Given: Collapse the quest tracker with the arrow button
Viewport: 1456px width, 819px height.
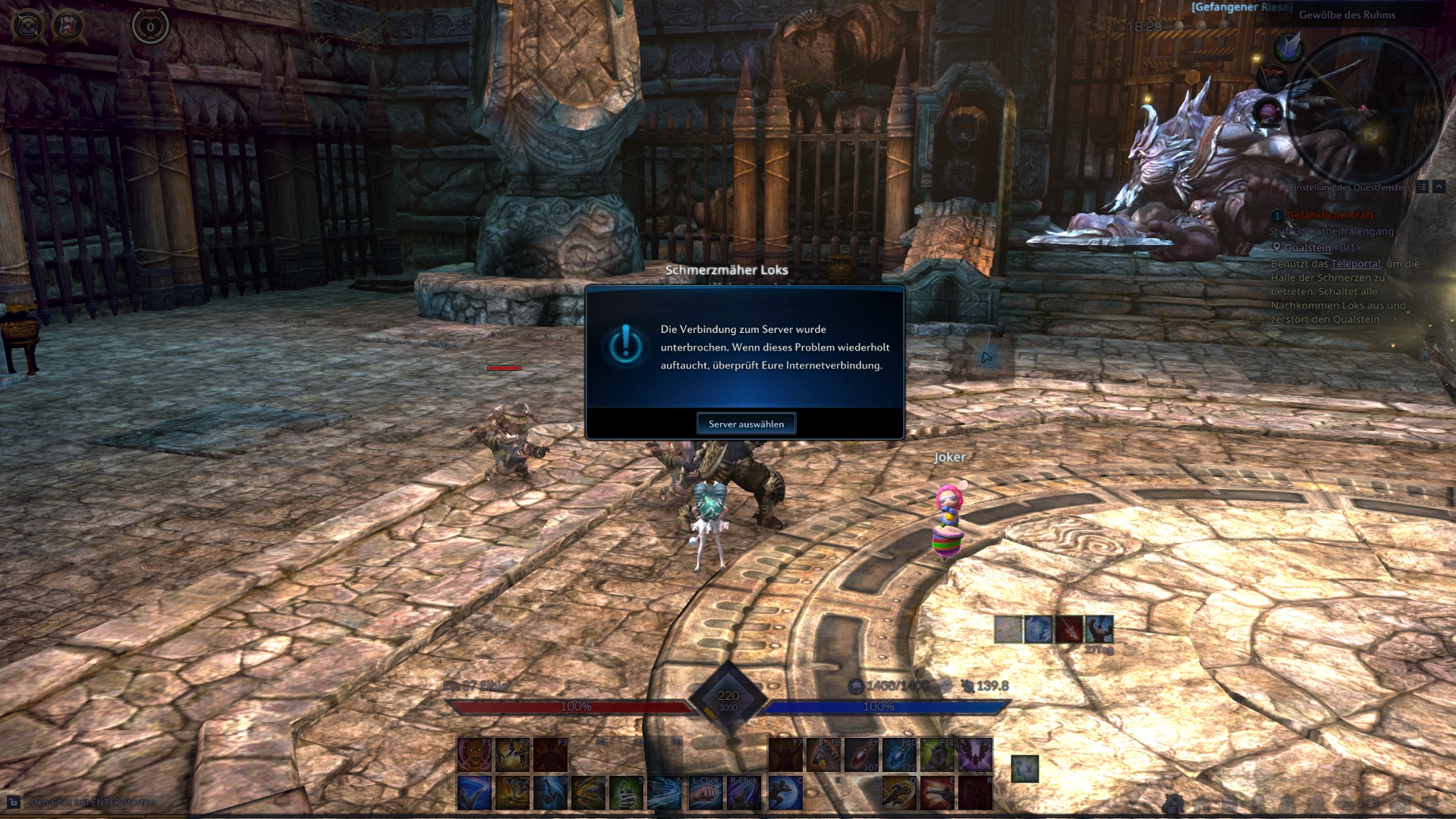Looking at the screenshot, I should point(1439,187).
